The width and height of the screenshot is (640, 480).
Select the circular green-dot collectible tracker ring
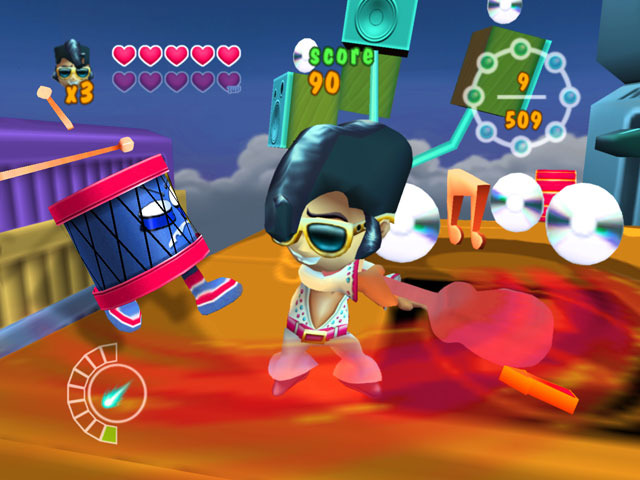pyautogui.click(x=520, y=97)
